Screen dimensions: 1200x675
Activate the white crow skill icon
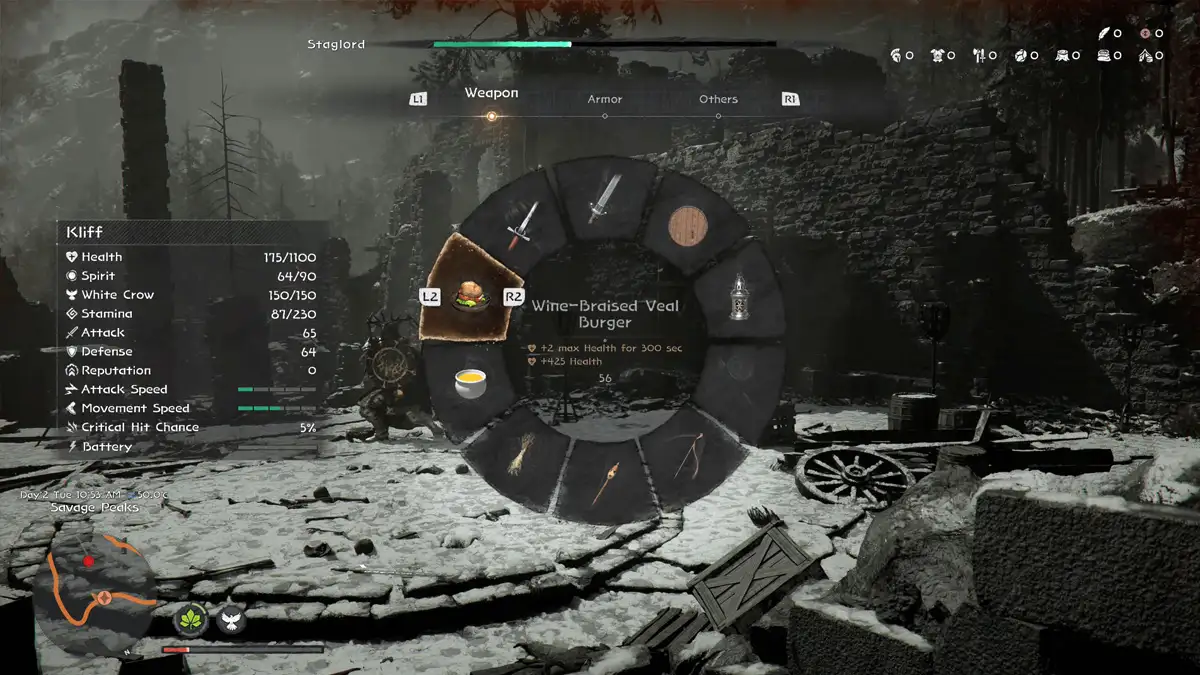pos(232,621)
